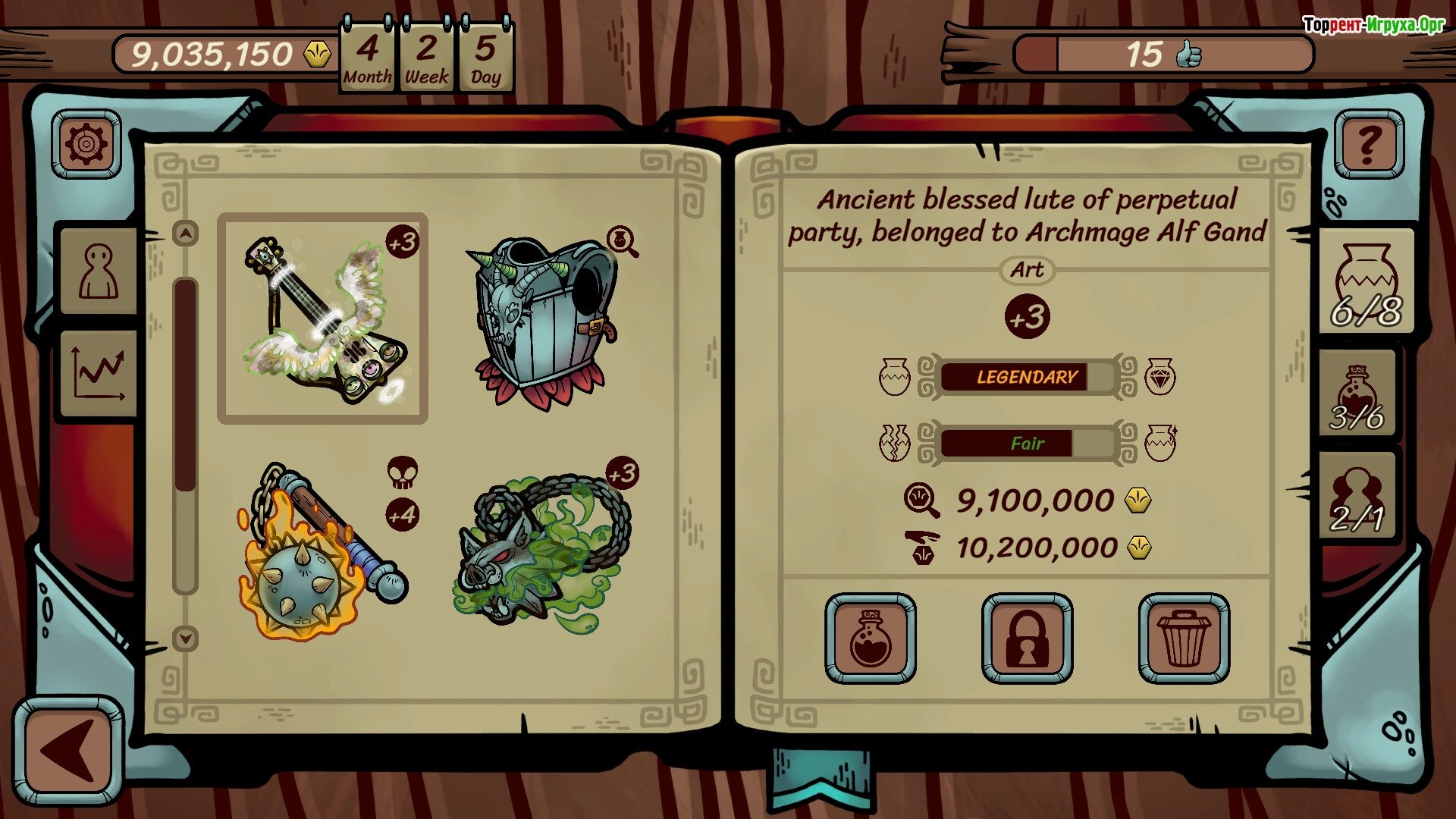Open the question mark help button

click(1368, 144)
